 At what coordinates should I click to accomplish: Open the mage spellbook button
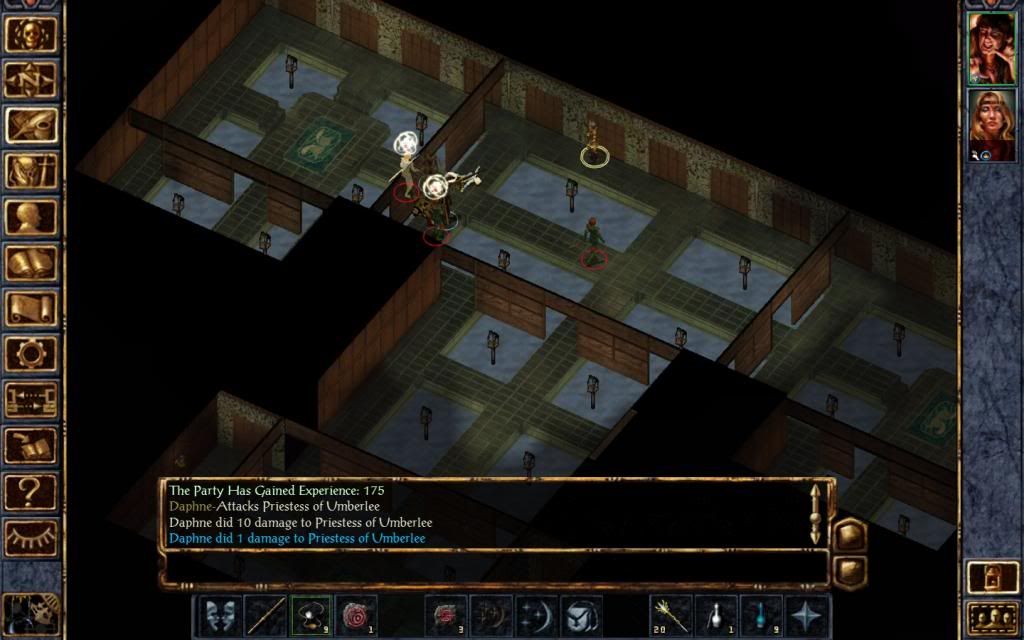tap(31, 263)
